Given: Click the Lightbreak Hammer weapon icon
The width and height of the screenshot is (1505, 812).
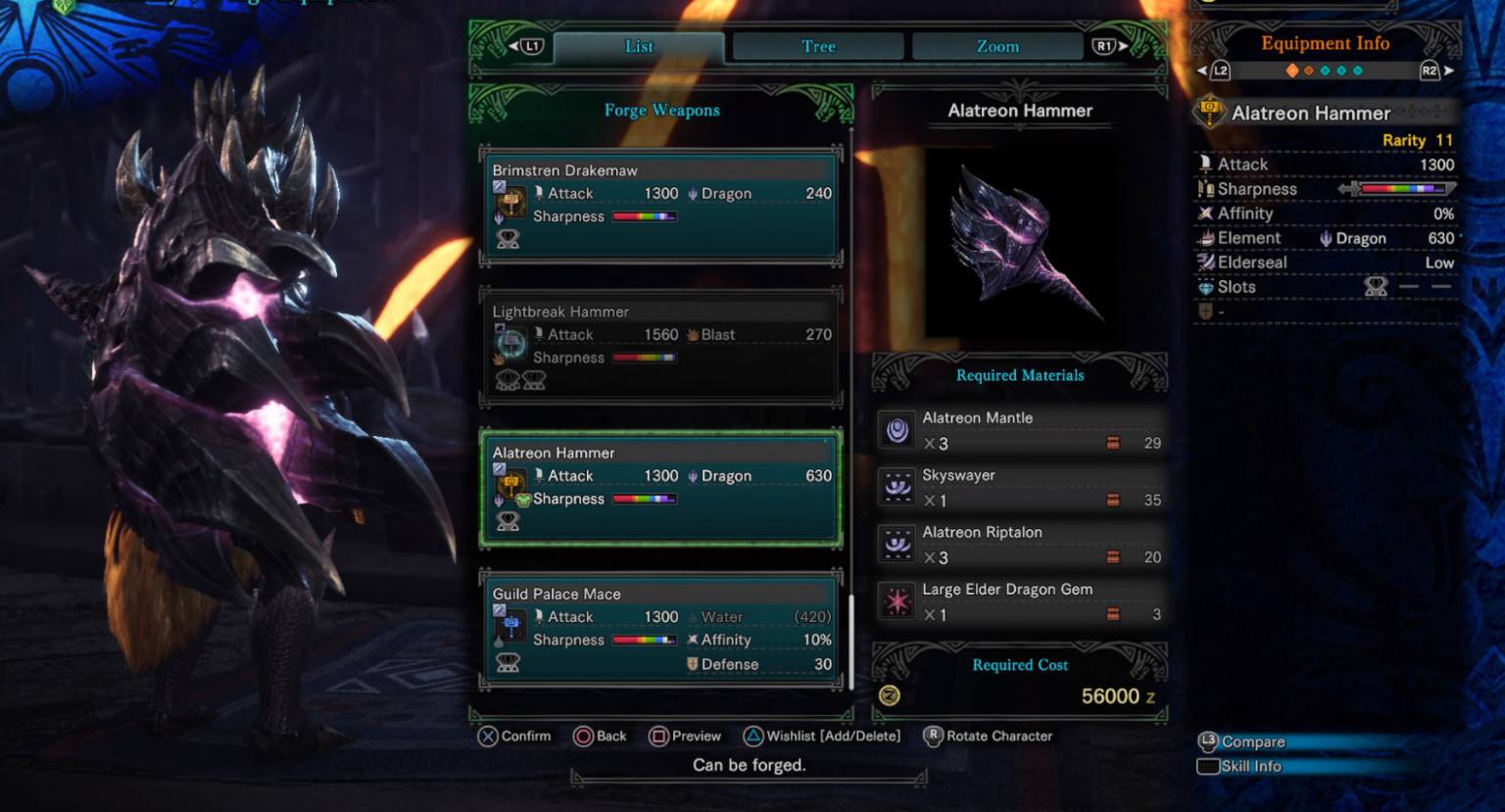Looking at the screenshot, I should 510,343.
